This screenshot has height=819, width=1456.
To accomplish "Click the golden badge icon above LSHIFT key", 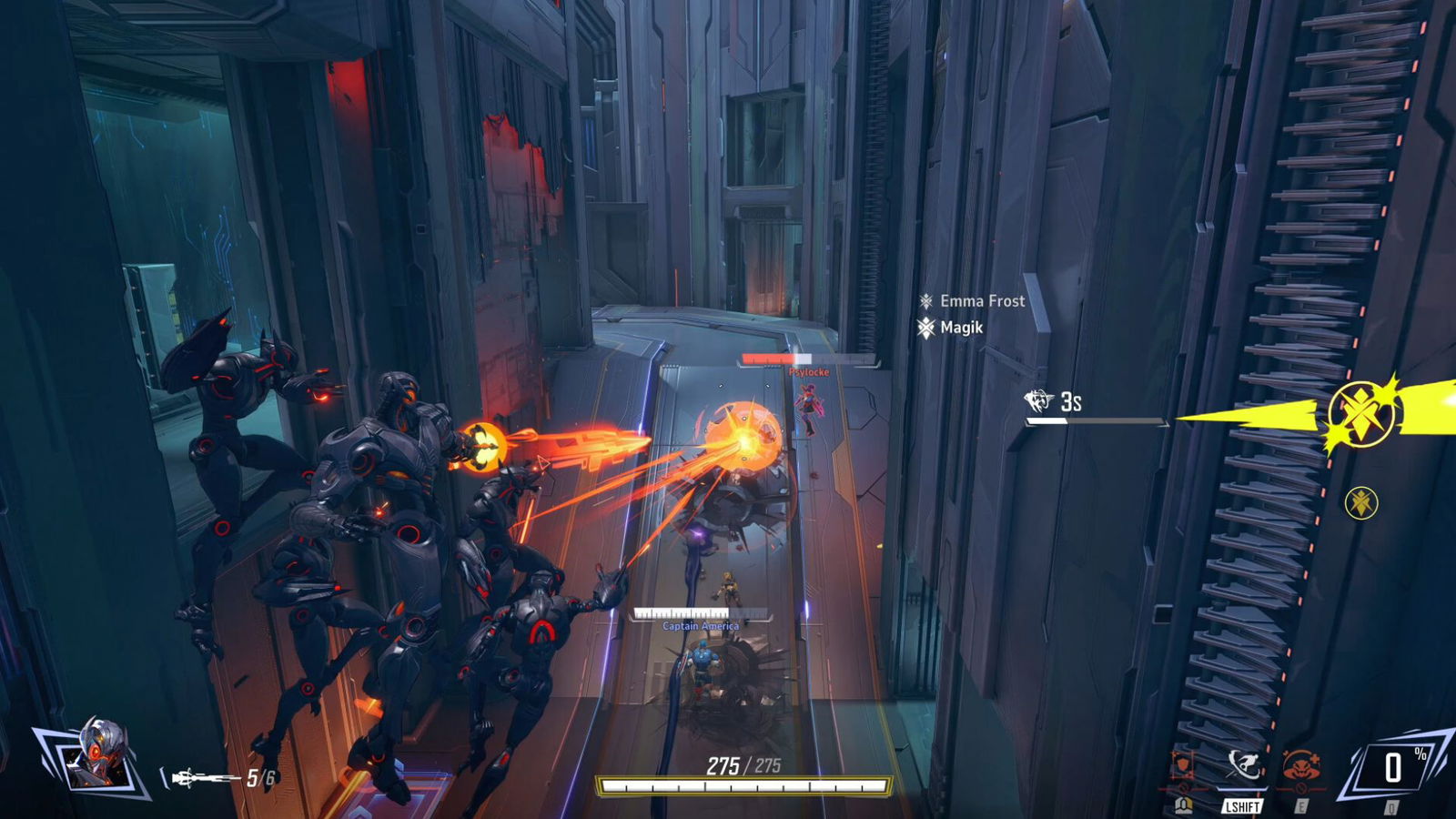I will click(x=1182, y=807).
